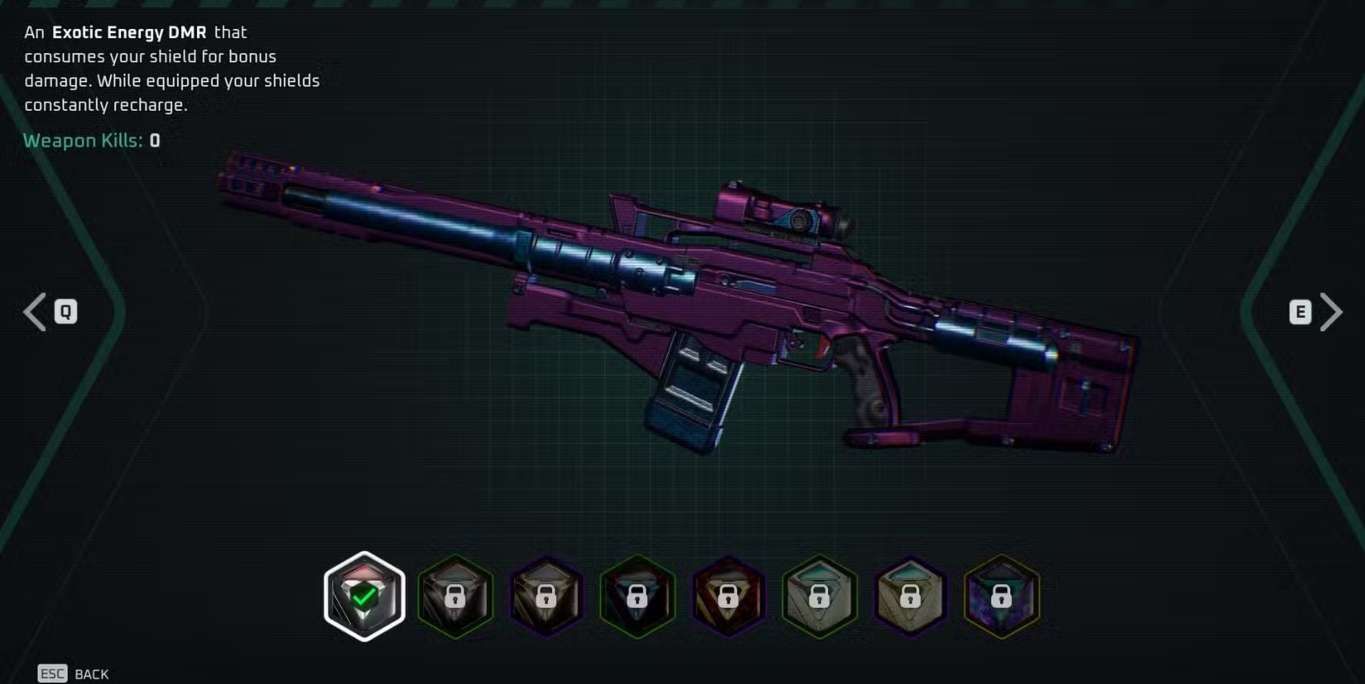
Task: Choose the locked gold-bordered purple galaxy skin
Action: (1001, 597)
